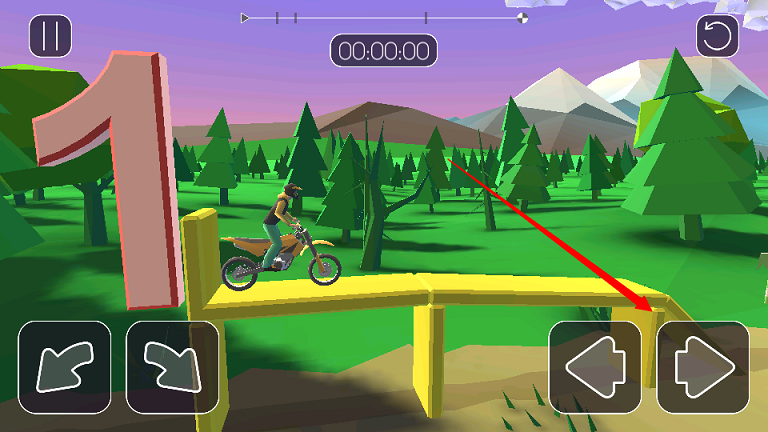
Task: Hit the left arrow brake button
Action: tap(595, 367)
